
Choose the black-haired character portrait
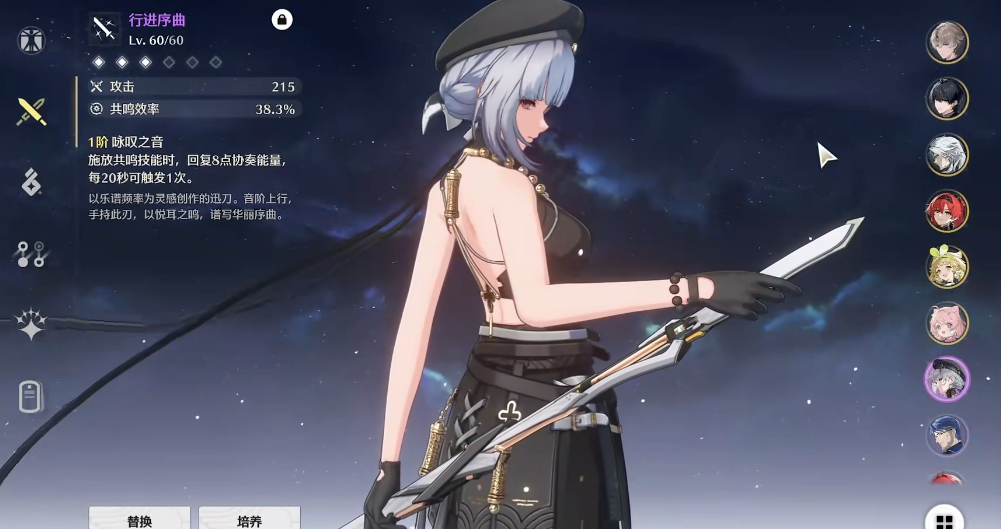tap(946, 99)
